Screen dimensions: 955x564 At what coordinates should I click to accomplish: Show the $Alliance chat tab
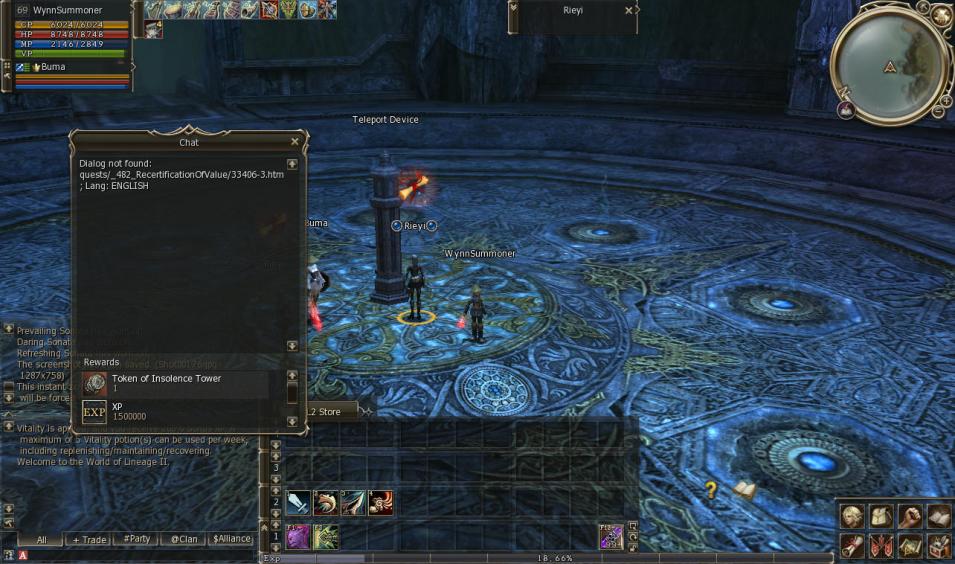(231, 539)
